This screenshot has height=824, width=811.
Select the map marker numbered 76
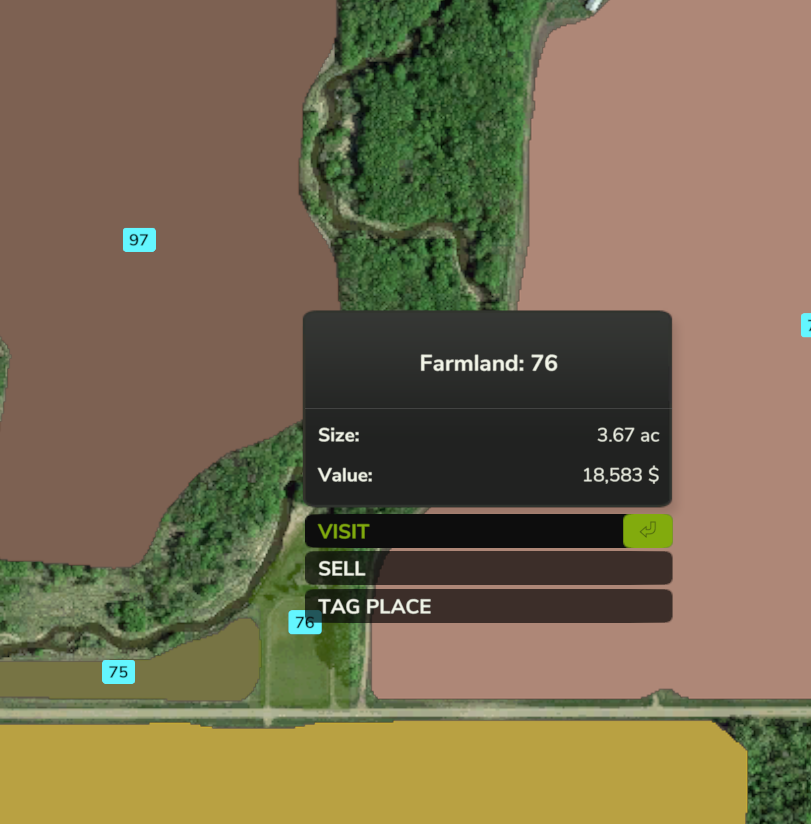pos(304,622)
